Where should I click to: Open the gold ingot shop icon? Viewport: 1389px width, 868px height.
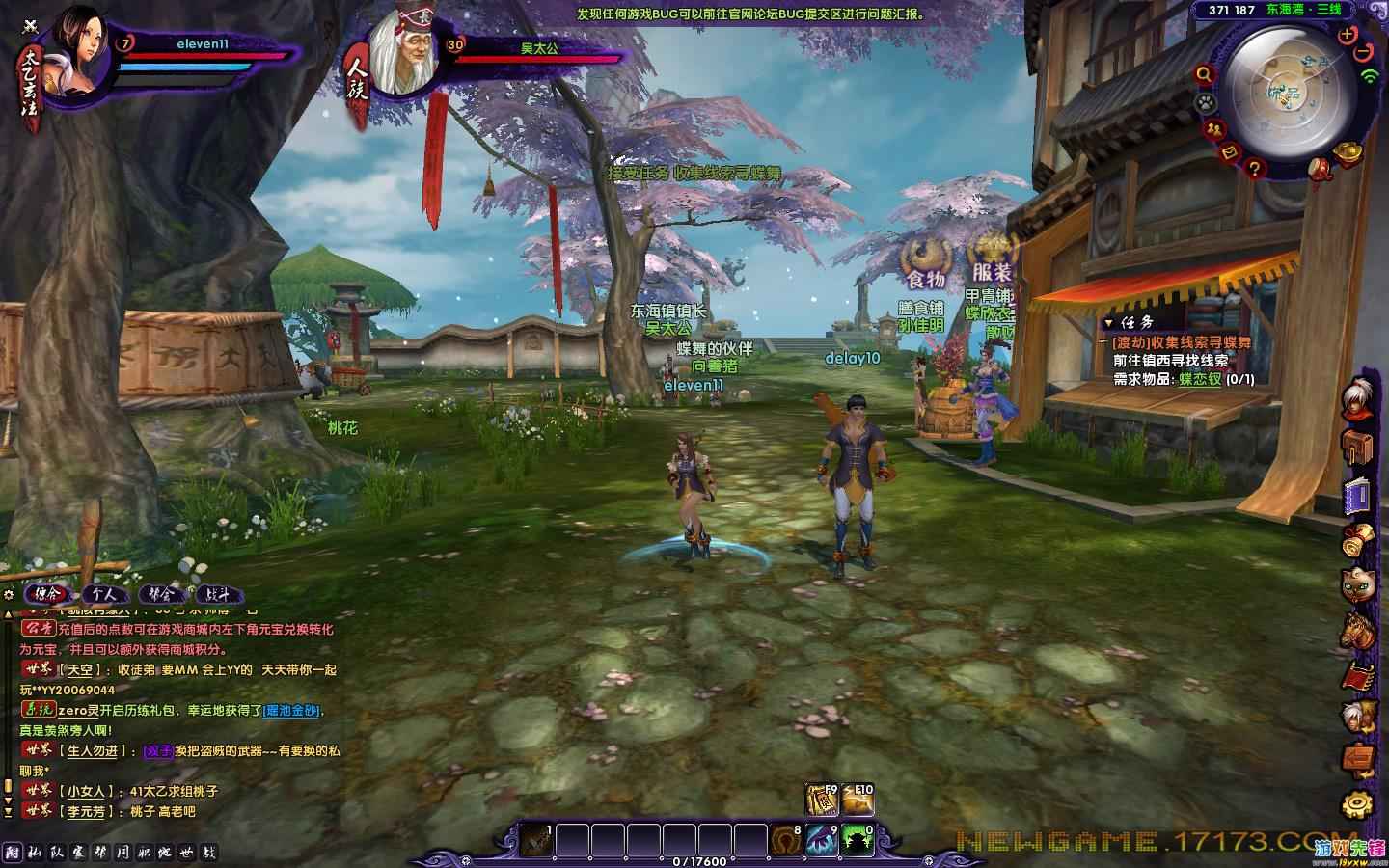(1348, 152)
